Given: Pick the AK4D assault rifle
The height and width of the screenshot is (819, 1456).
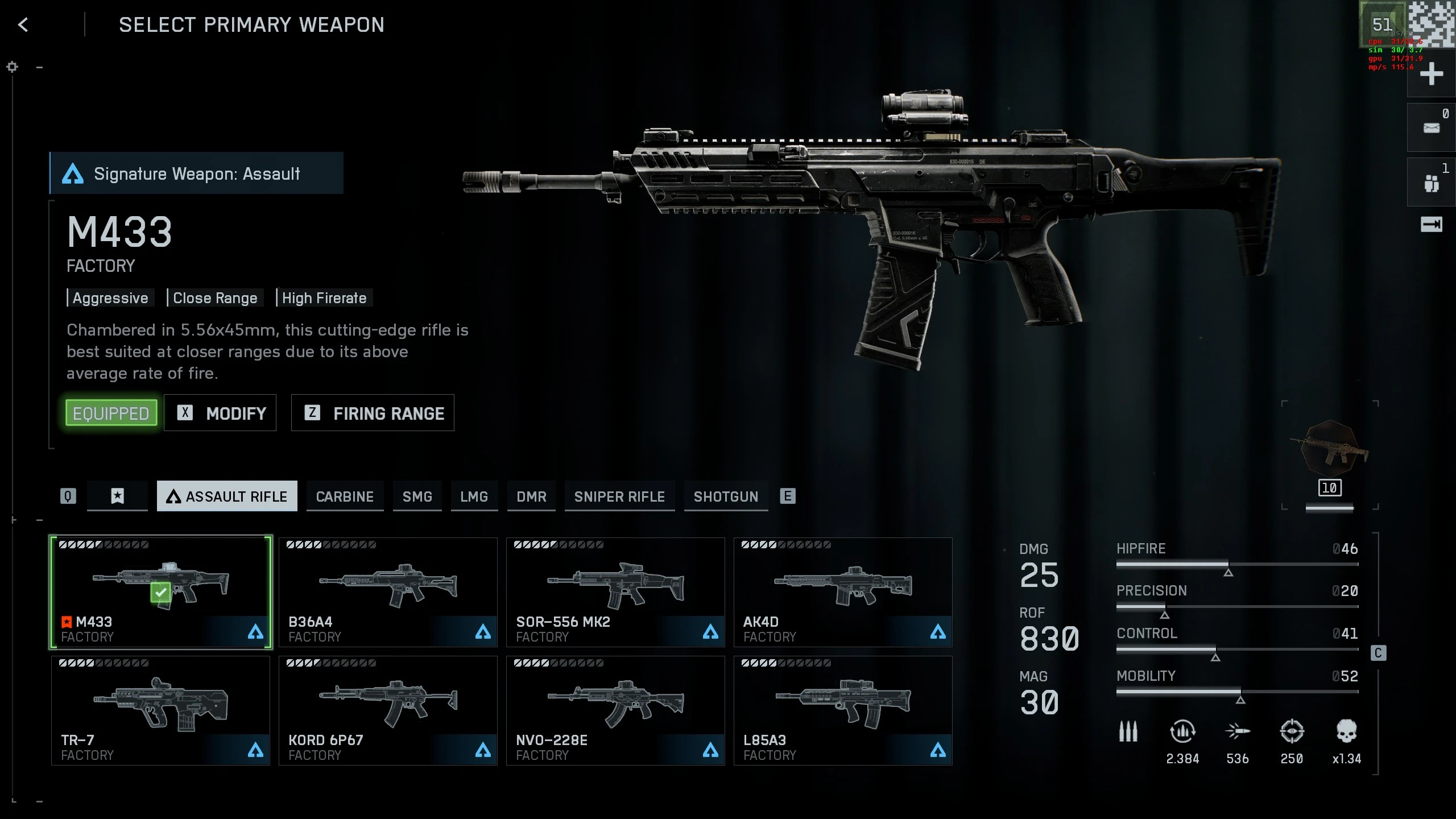Looking at the screenshot, I should 843,592.
